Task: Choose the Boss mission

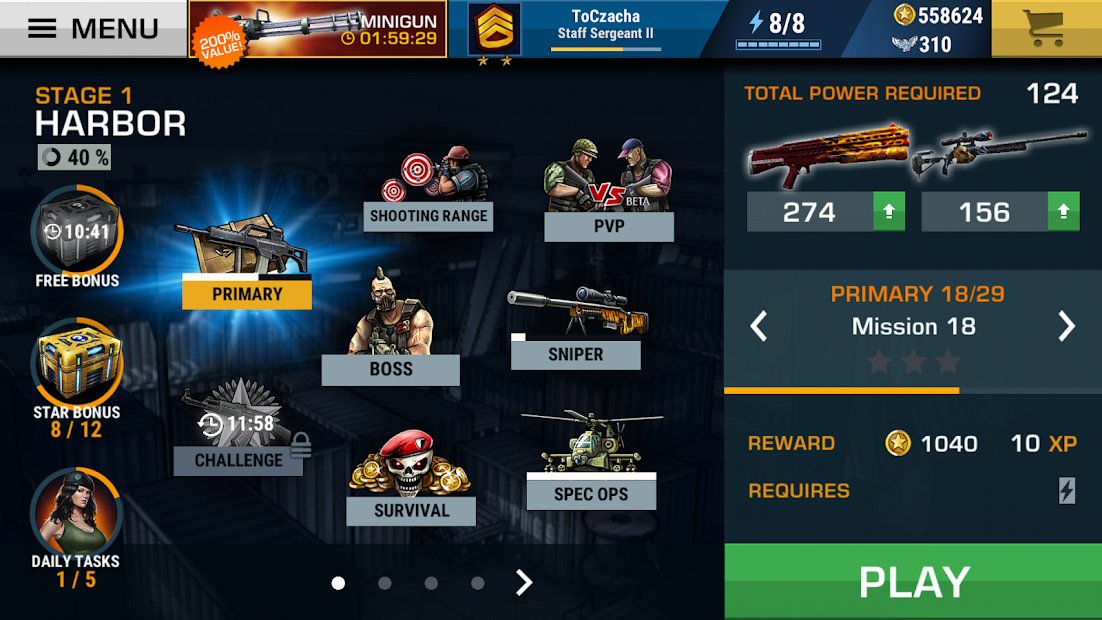Action: [x=390, y=330]
